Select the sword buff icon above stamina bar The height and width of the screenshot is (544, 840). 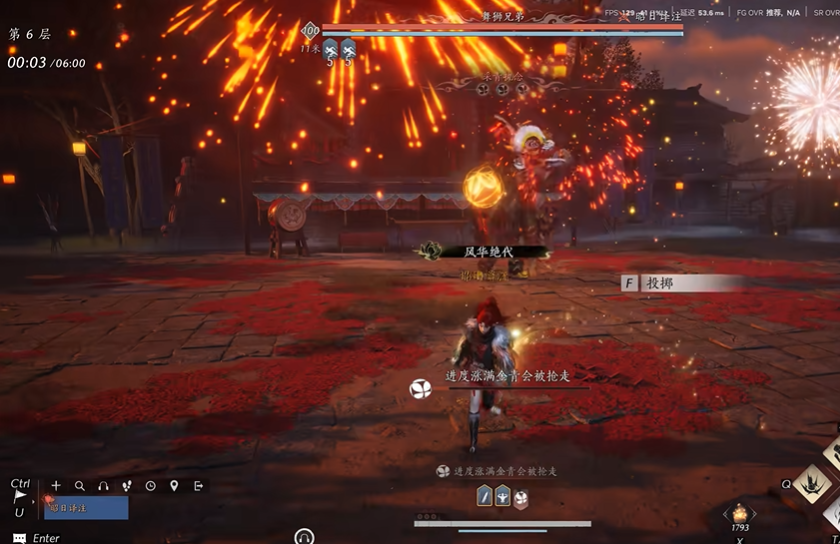[x=484, y=496]
